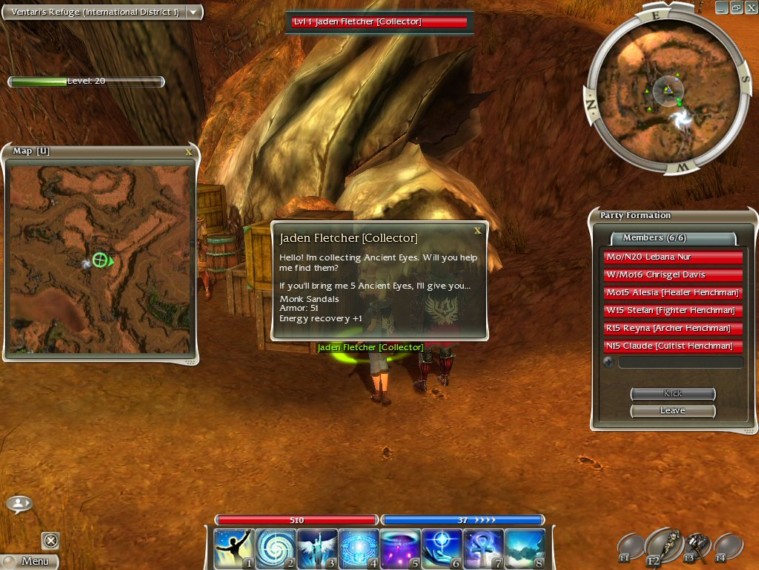759x570 pixels.
Task: Leave the party with the Leave button
Action: 673,411
